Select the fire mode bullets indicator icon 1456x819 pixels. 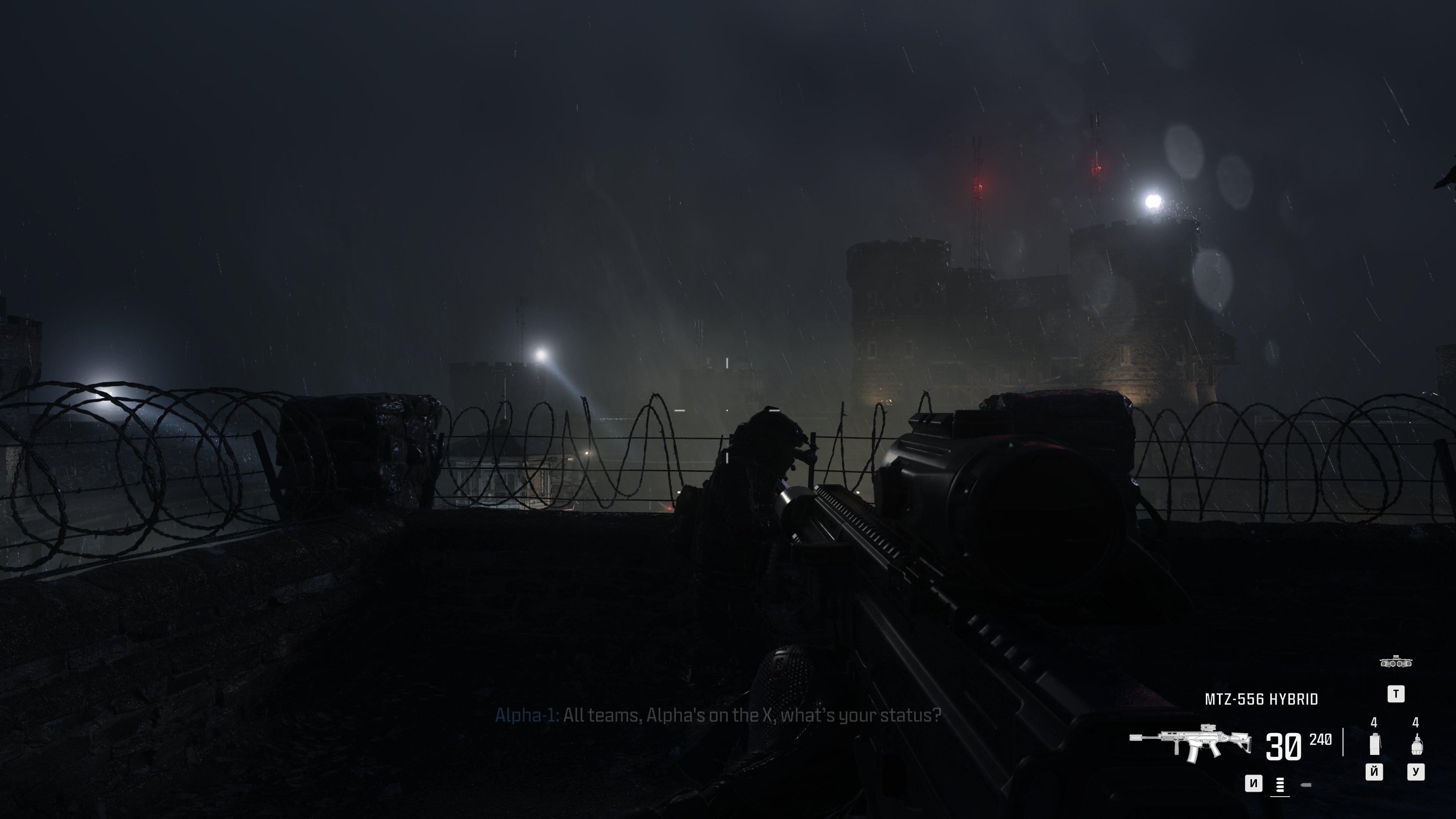coord(1280,784)
